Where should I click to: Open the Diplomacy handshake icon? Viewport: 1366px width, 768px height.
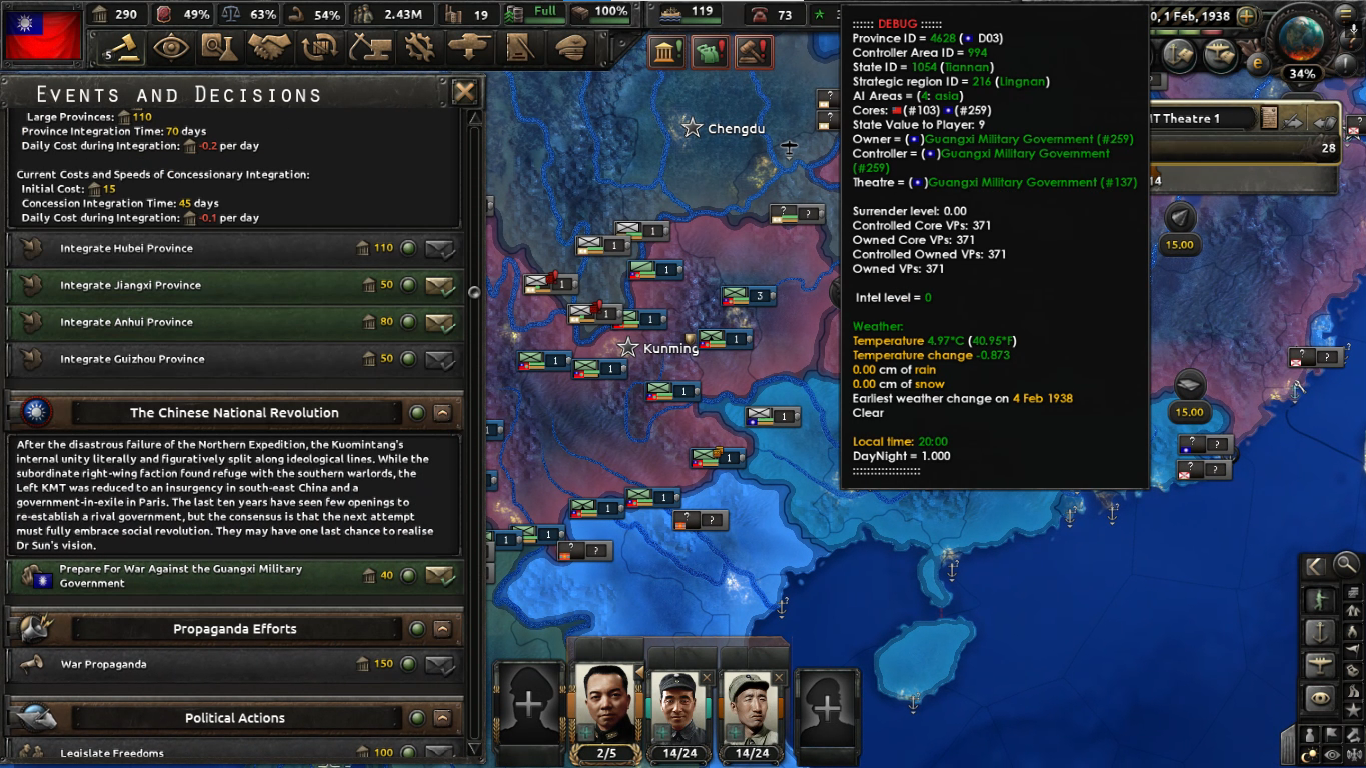click(x=270, y=47)
